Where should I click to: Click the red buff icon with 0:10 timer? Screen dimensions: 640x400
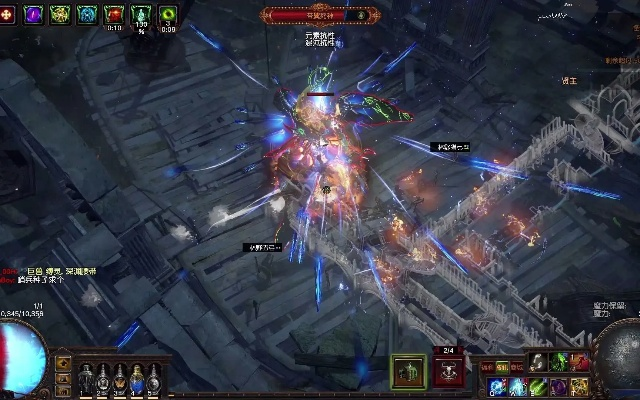pos(114,14)
